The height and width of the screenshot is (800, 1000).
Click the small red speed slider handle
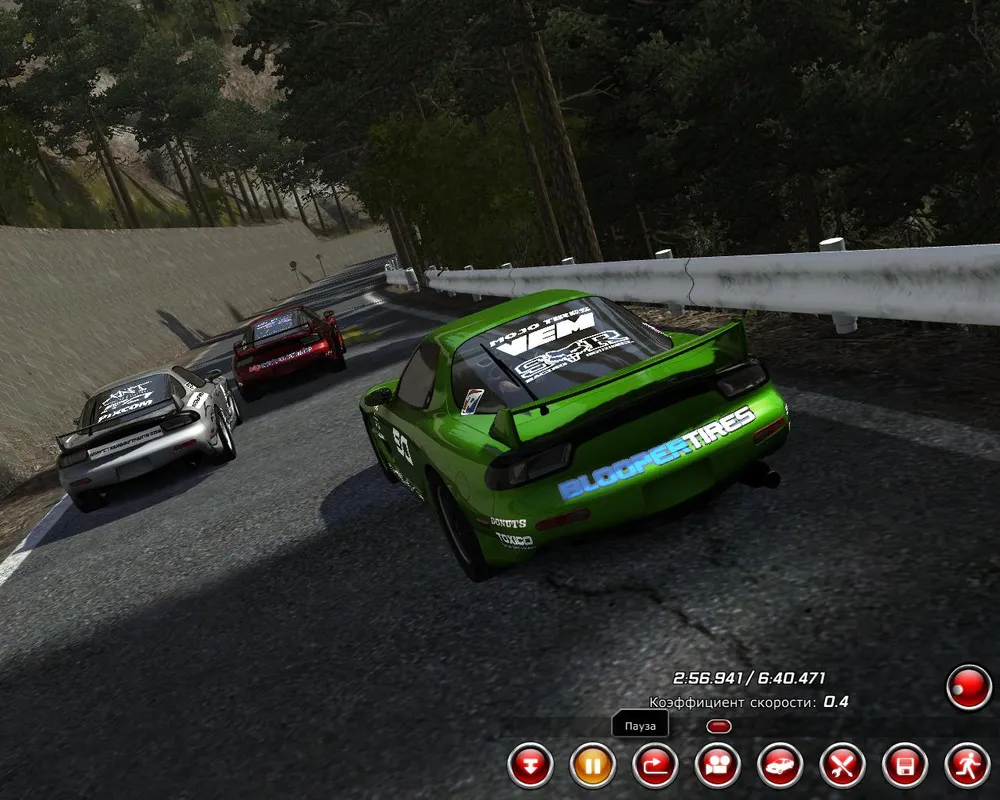tap(719, 726)
